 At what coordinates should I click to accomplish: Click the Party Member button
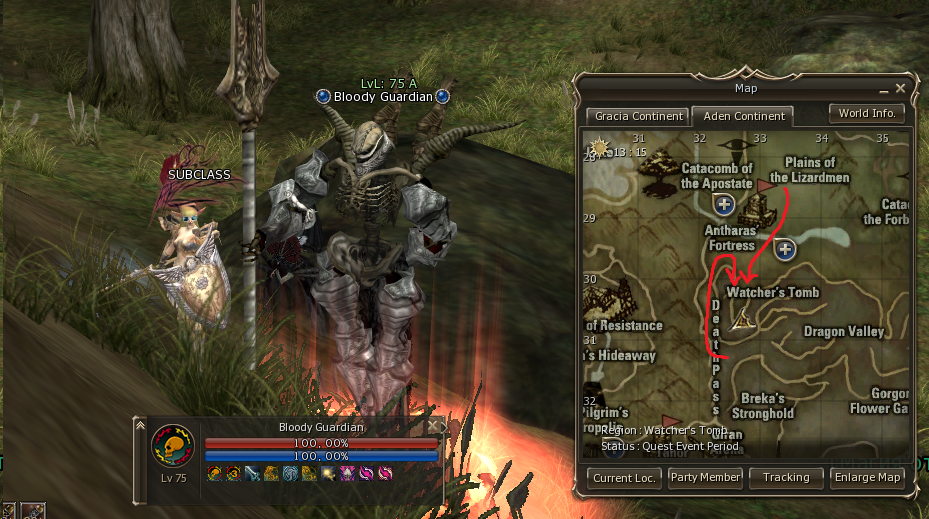point(706,477)
